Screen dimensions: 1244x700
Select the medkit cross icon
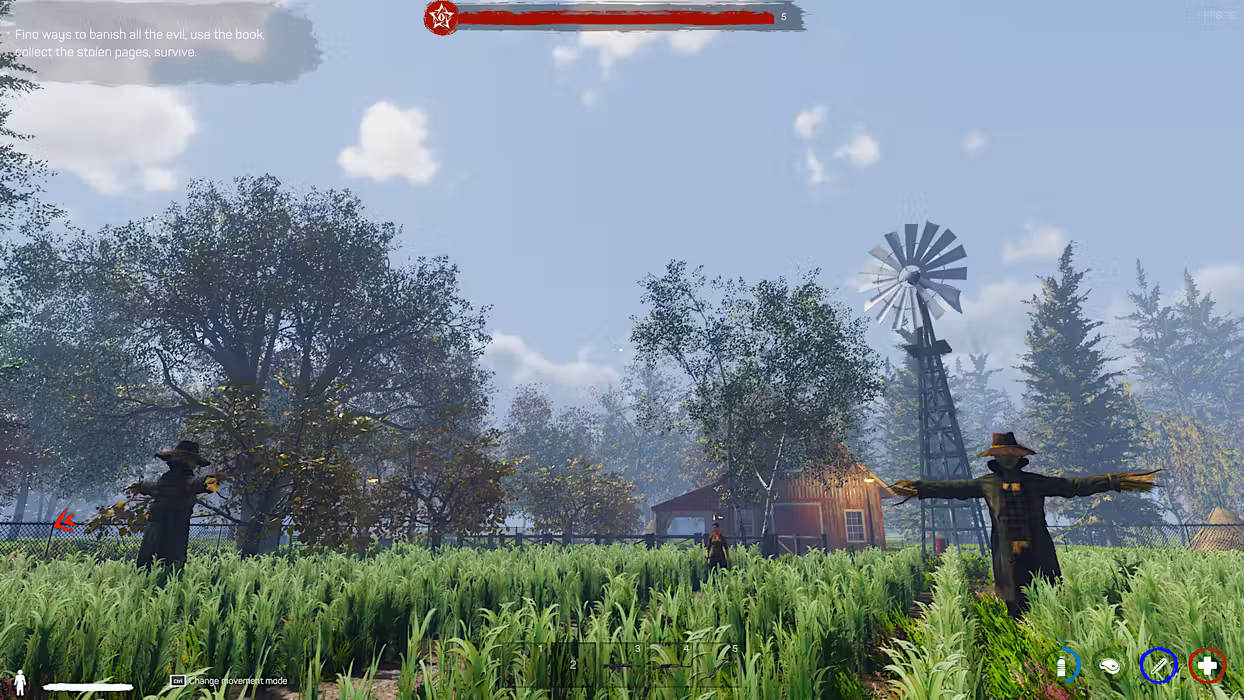pos(1207,665)
